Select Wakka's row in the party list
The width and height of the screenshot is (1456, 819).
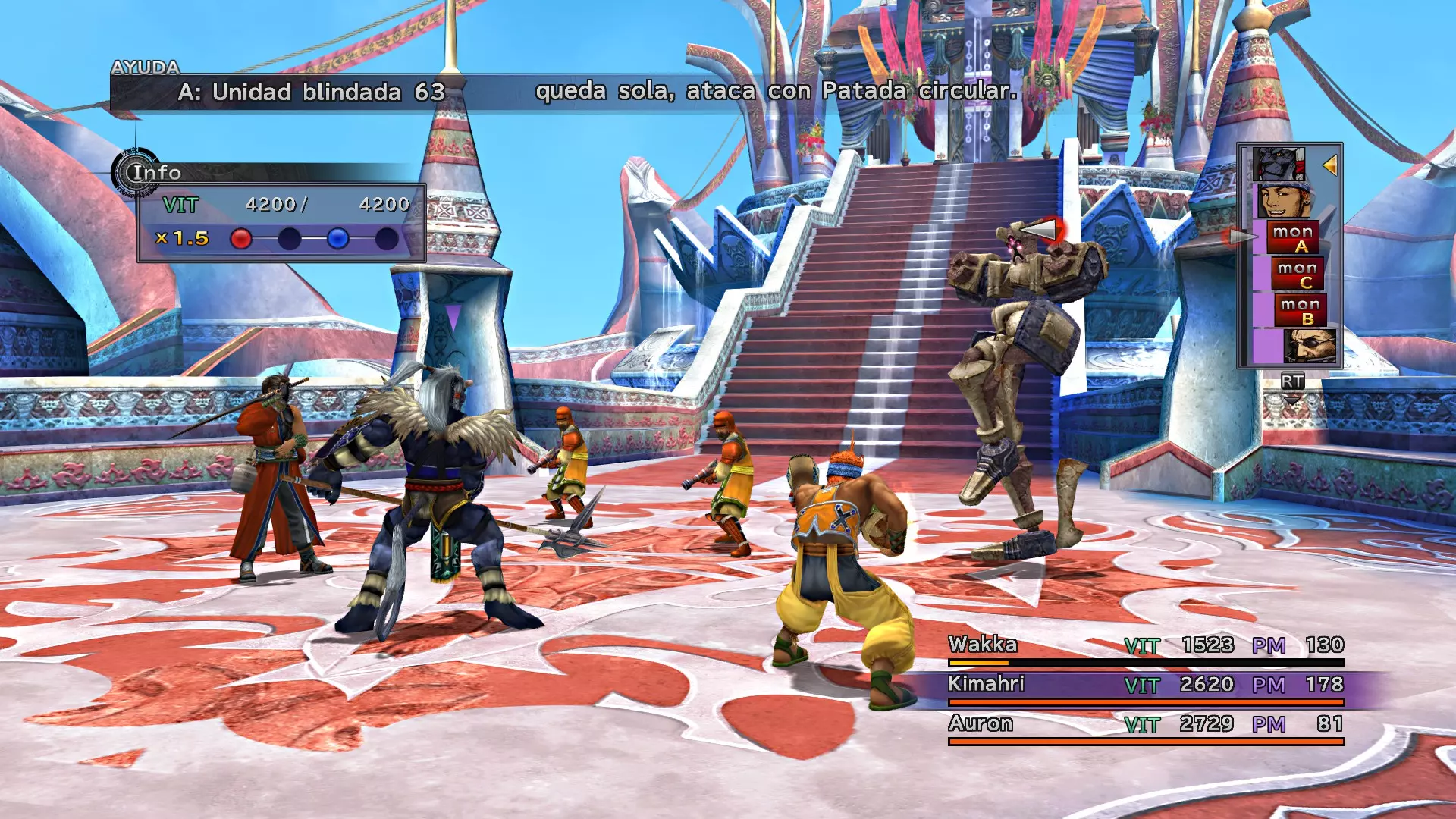pos(1145,645)
